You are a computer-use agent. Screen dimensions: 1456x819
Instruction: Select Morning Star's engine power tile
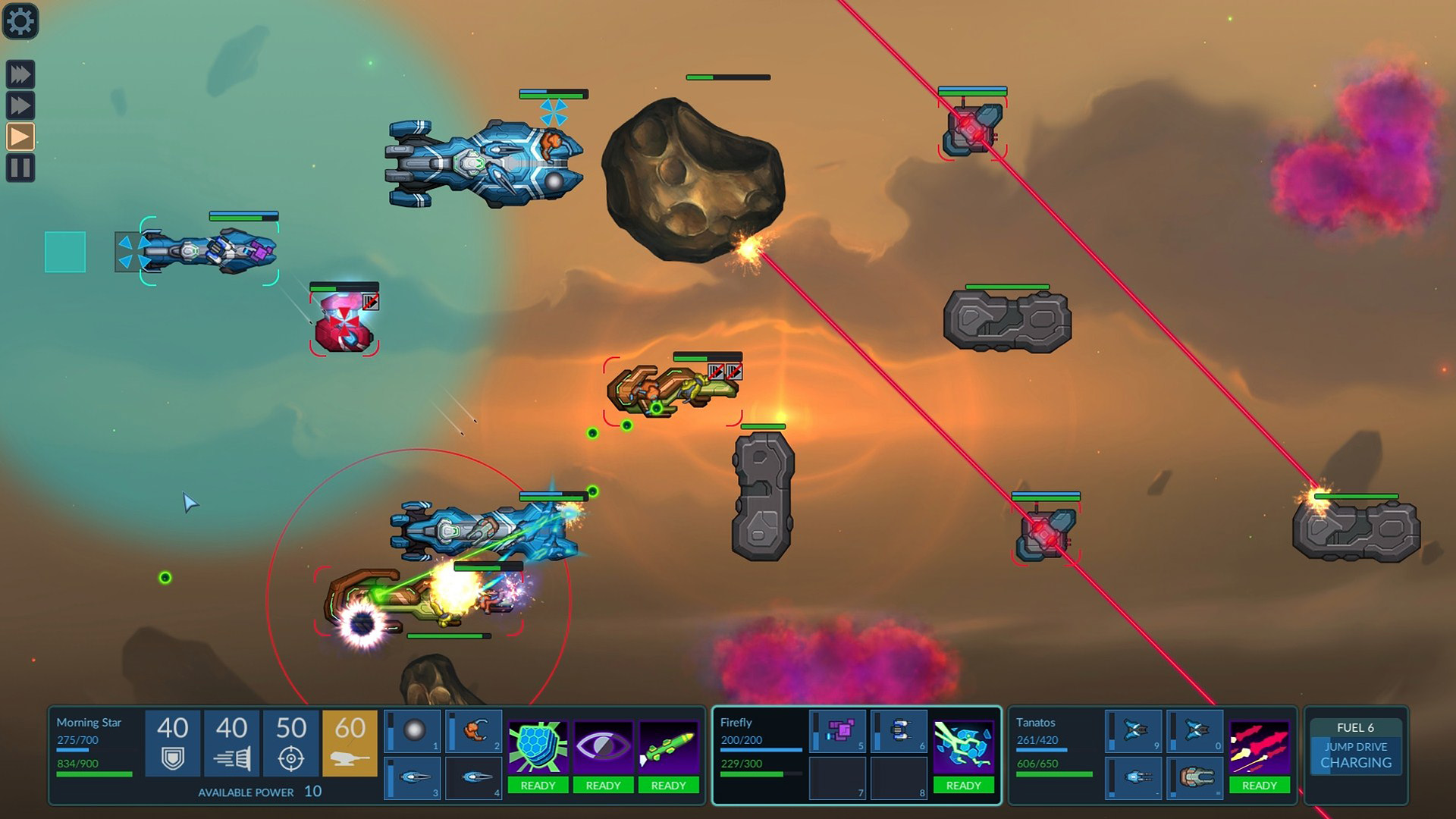point(231,742)
